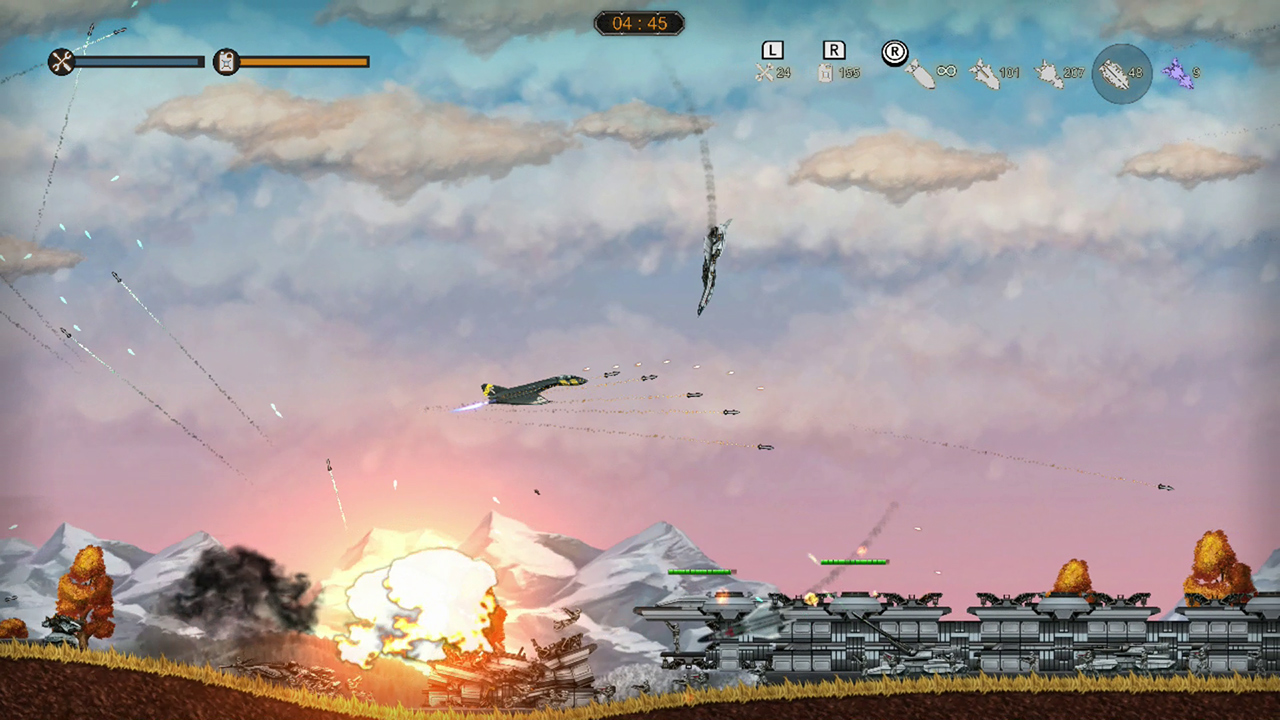Viewport: 1280px width, 720px height.
Task: Click the highlighted torpedo weapon icon
Action: click(1119, 72)
